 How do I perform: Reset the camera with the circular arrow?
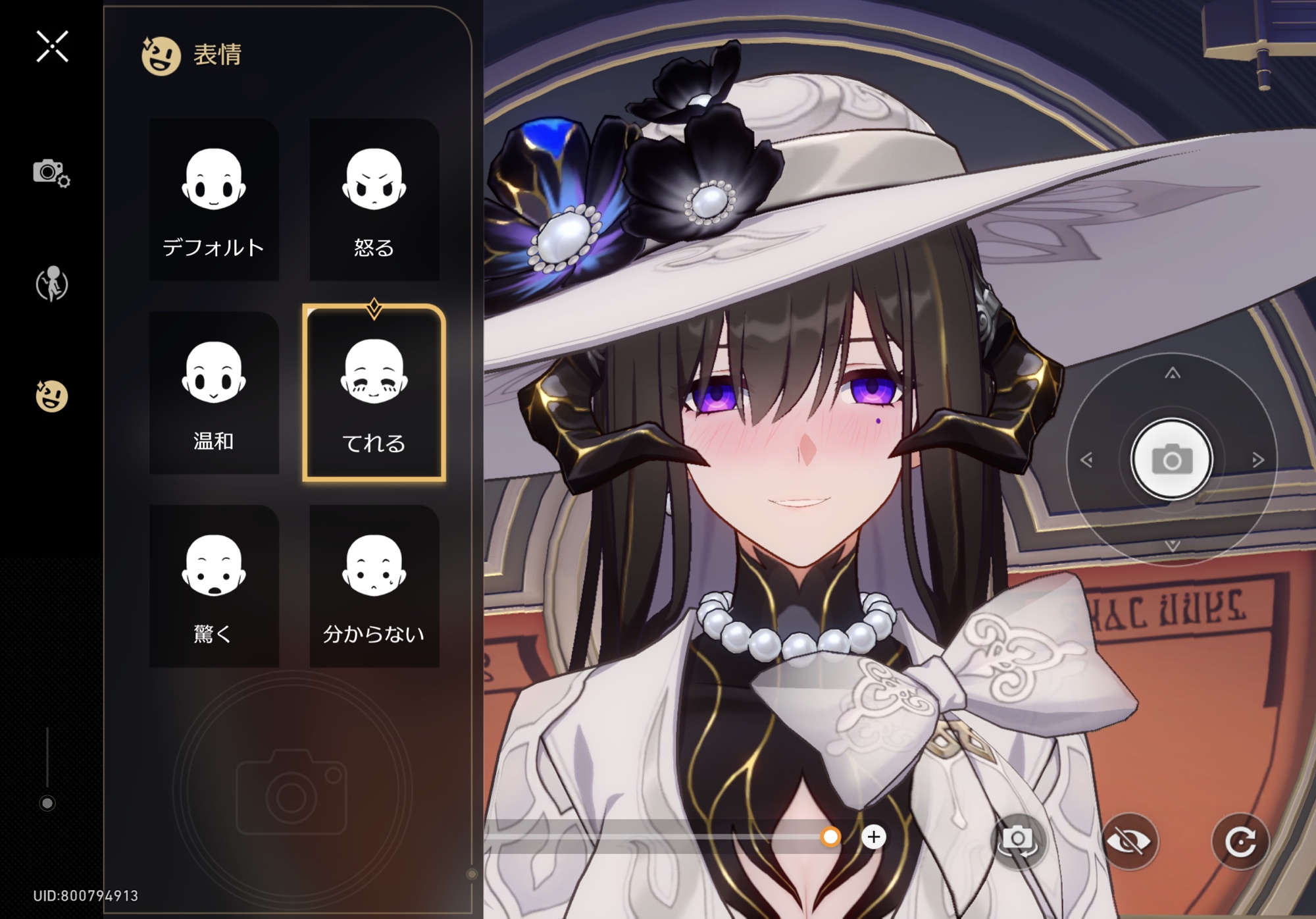coord(1240,841)
